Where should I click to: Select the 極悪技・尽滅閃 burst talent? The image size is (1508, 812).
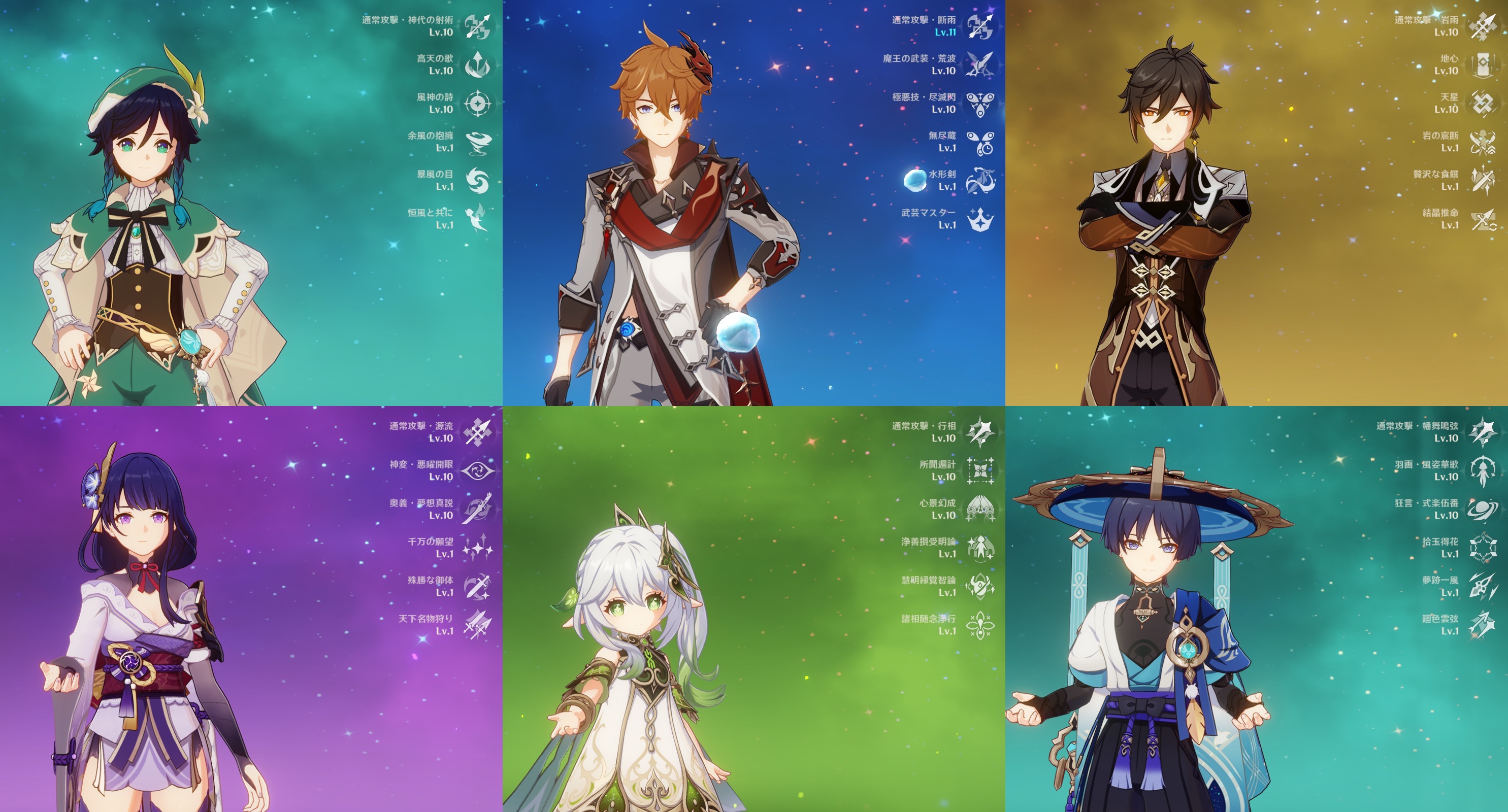coord(980,104)
